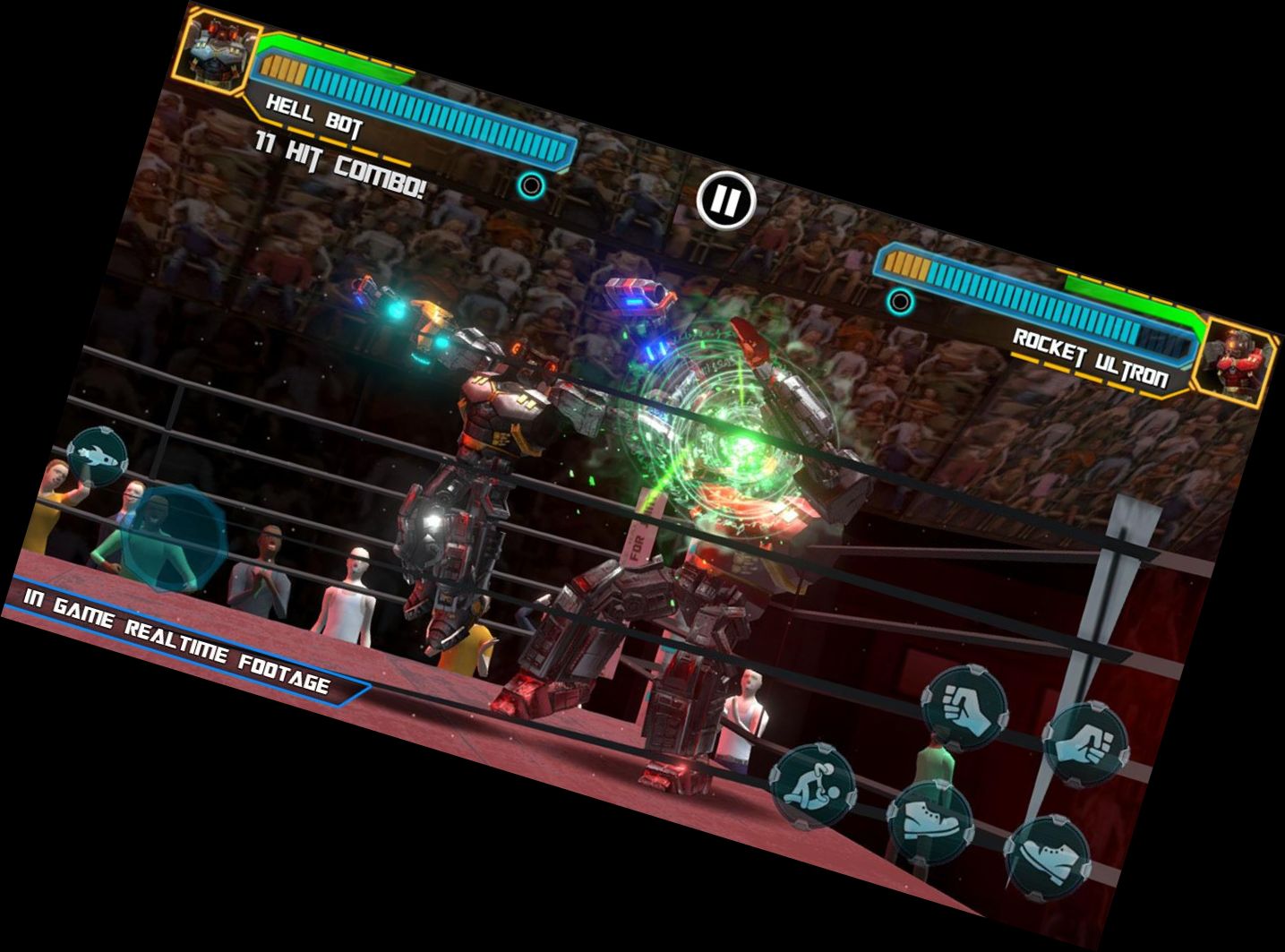The height and width of the screenshot is (952, 1285).
Task: Kick using the tilted low shoe button
Action: (x=1046, y=857)
